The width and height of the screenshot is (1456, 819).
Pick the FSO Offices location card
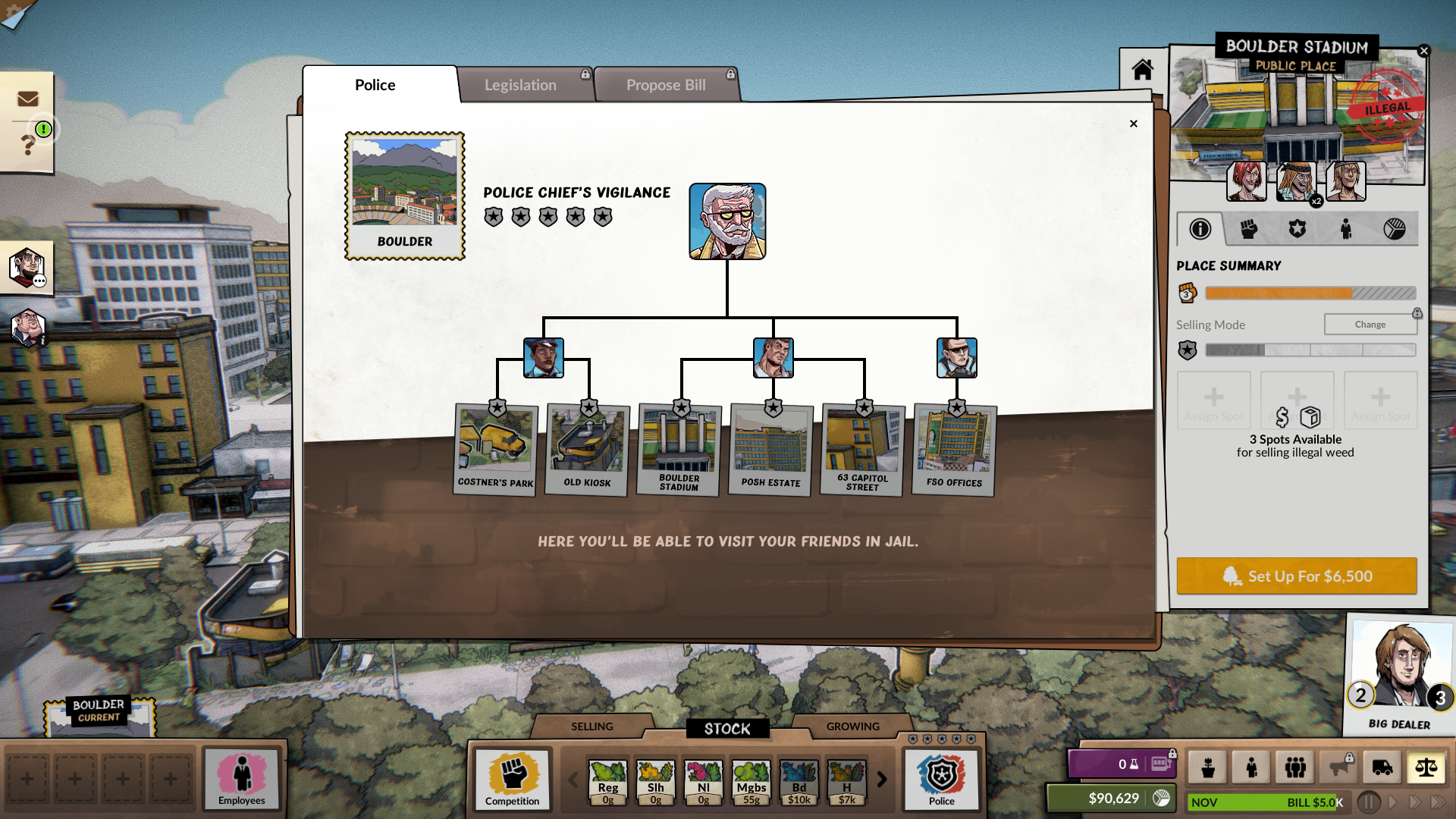(954, 450)
